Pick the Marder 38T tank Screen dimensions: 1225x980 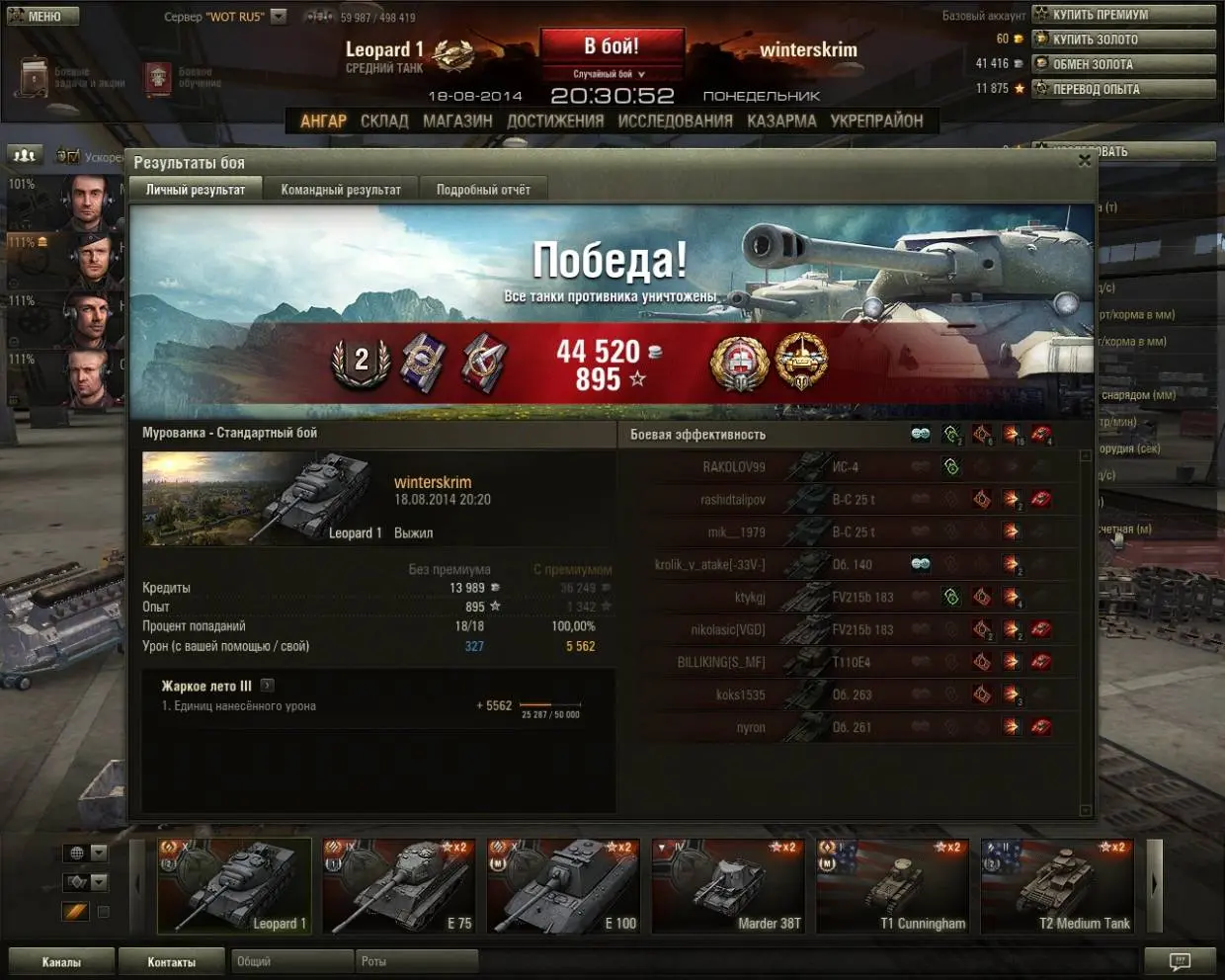click(x=728, y=886)
